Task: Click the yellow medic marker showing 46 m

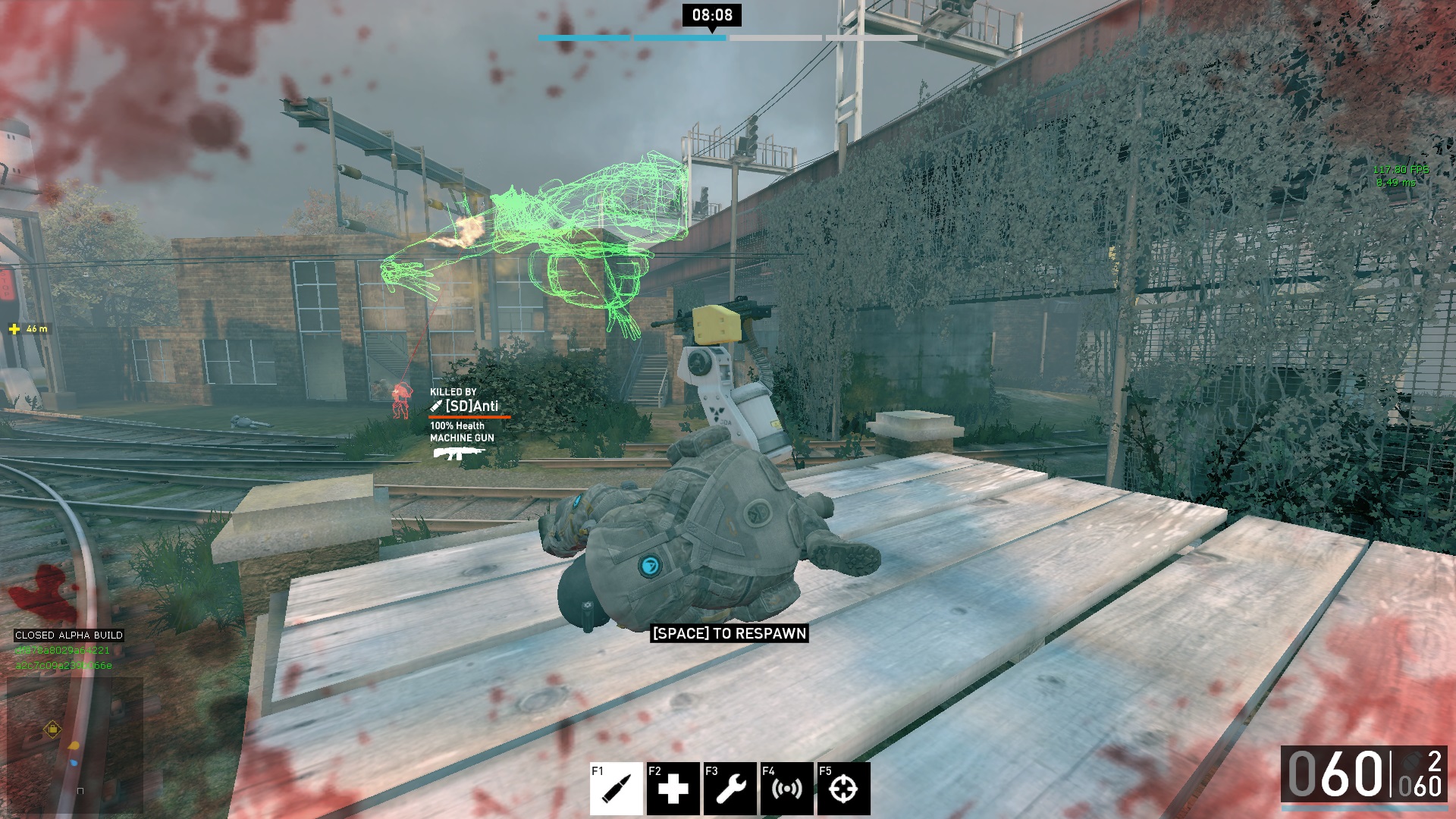Action: pyautogui.click(x=14, y=329)
